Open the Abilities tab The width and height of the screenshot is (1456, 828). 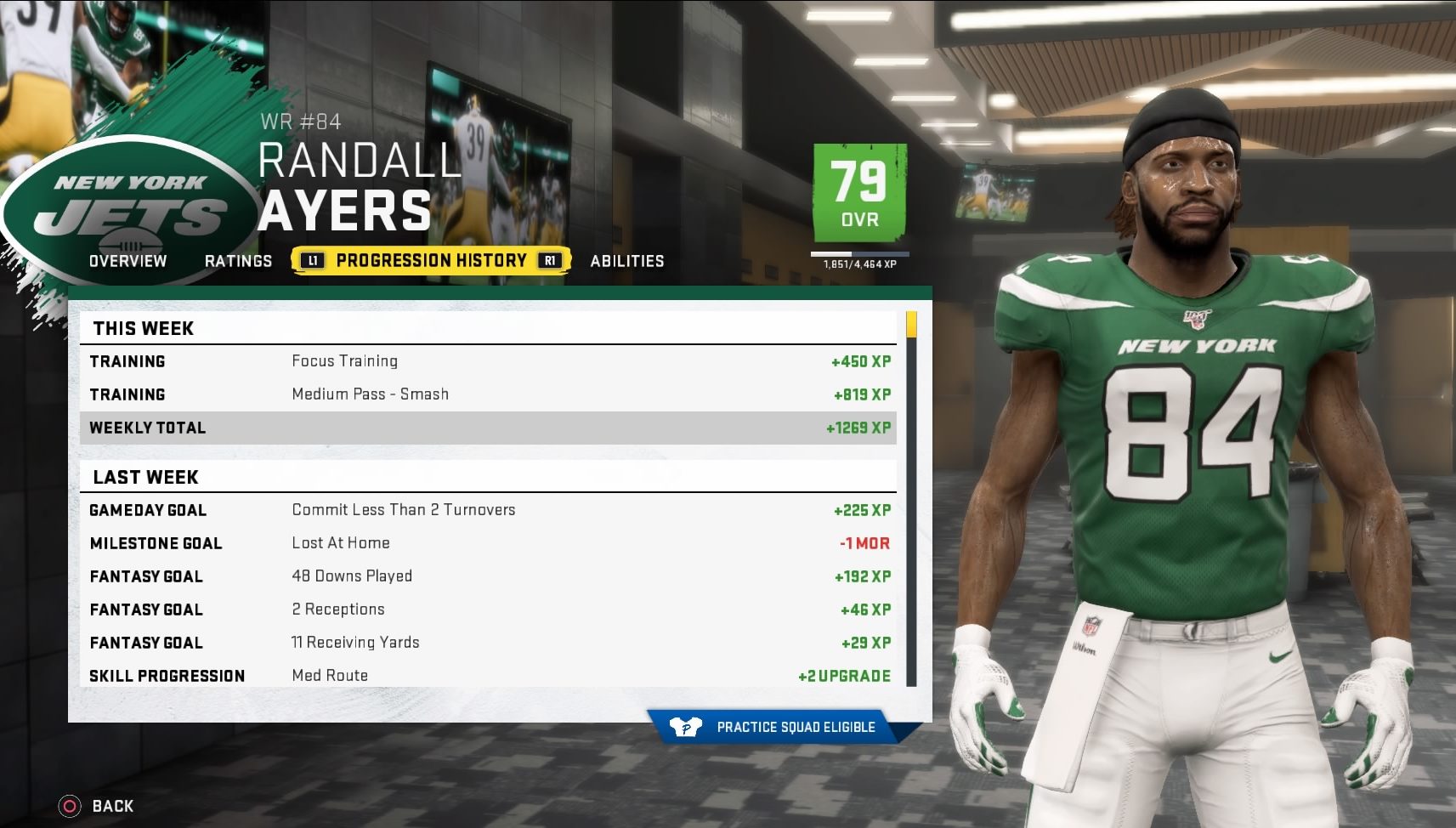(x=627, y=261)
